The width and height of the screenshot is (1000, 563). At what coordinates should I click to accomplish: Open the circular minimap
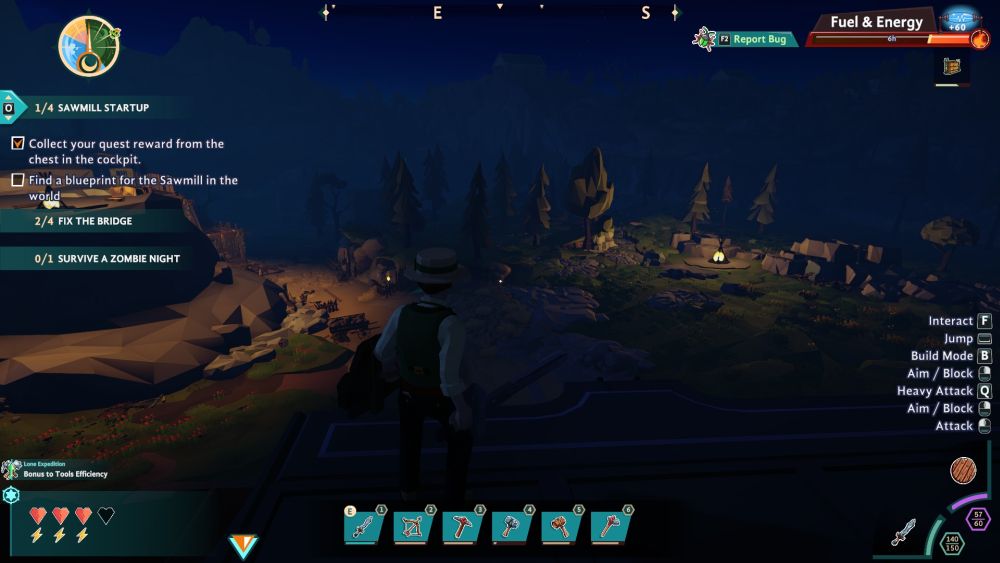[89, 46]
